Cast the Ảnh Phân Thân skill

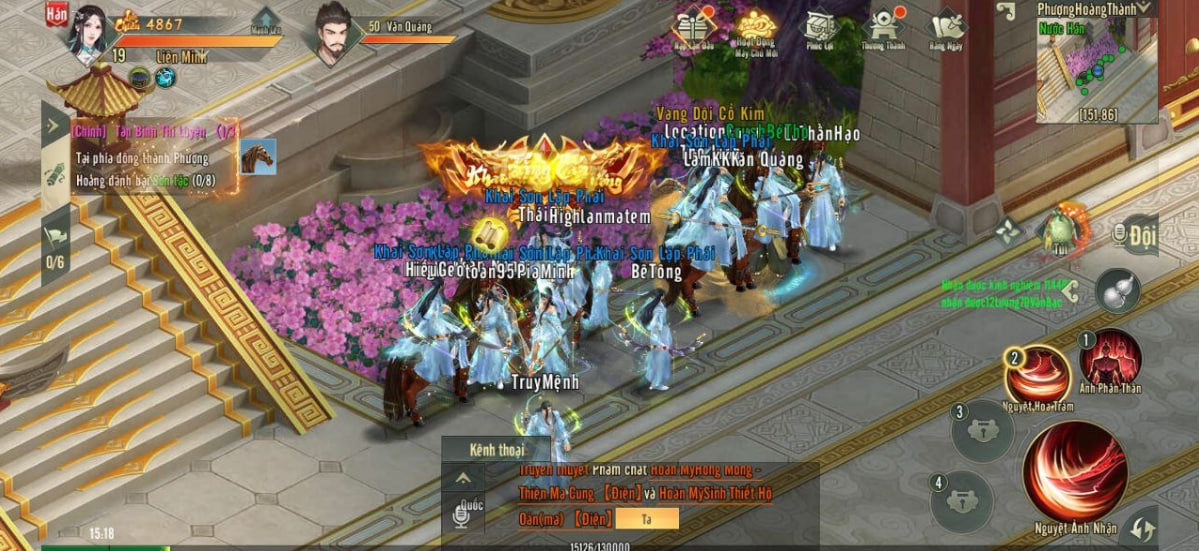point(1110,358)
